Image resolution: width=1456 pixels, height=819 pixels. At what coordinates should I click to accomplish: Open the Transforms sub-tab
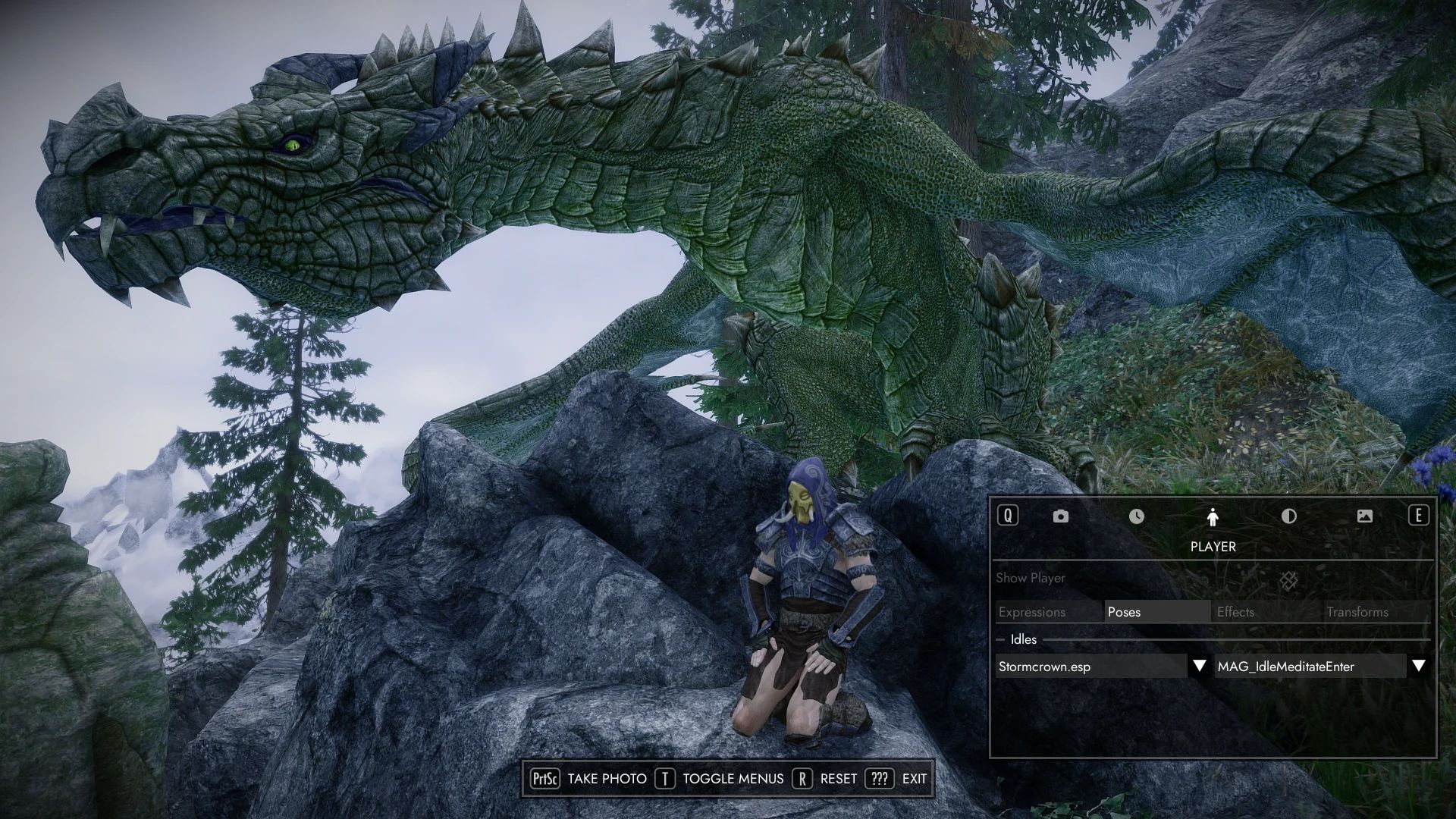(1376, 612)
